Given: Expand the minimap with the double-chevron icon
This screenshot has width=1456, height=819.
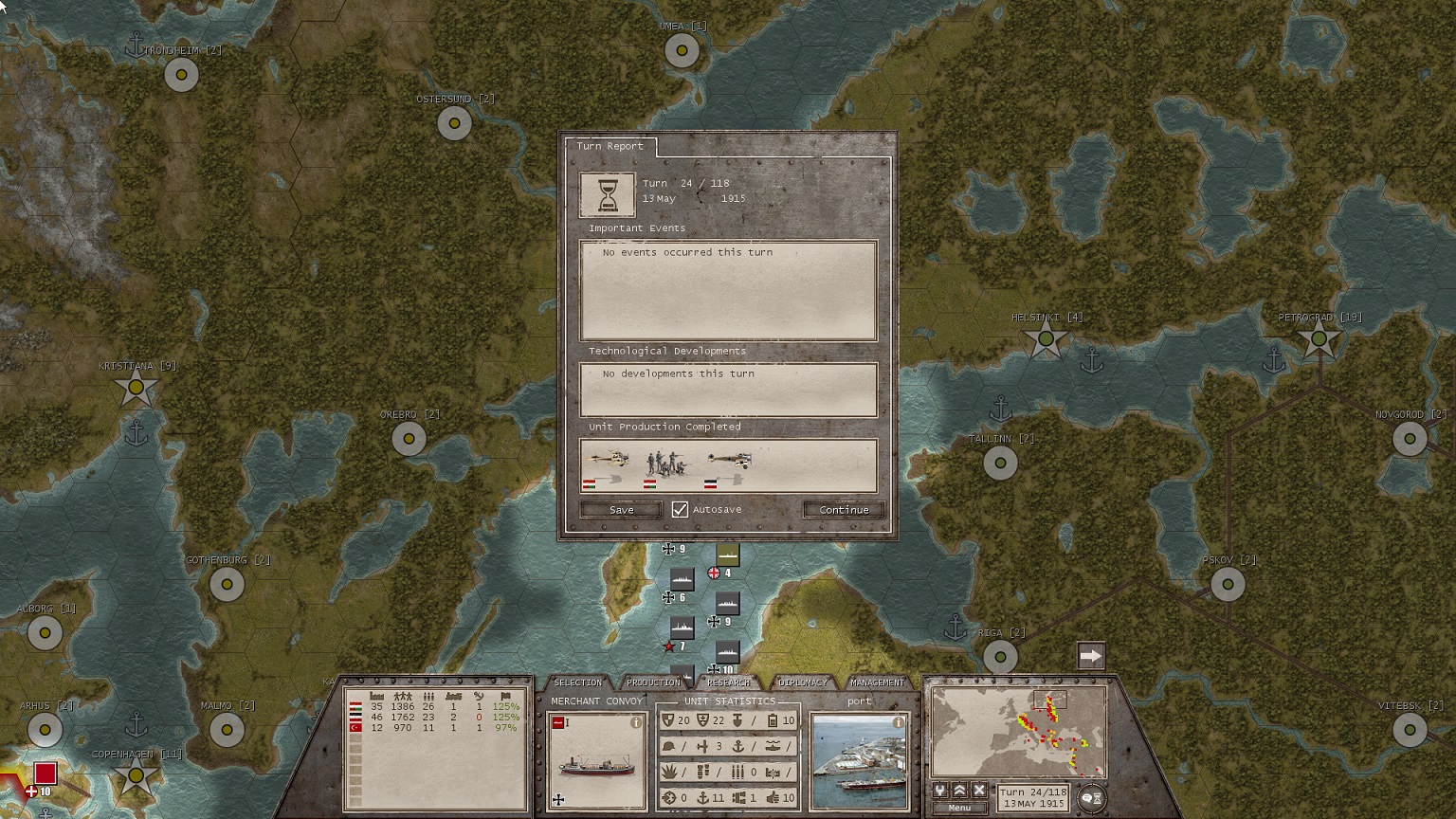Looking at the screenshot, I should [959, 791].
